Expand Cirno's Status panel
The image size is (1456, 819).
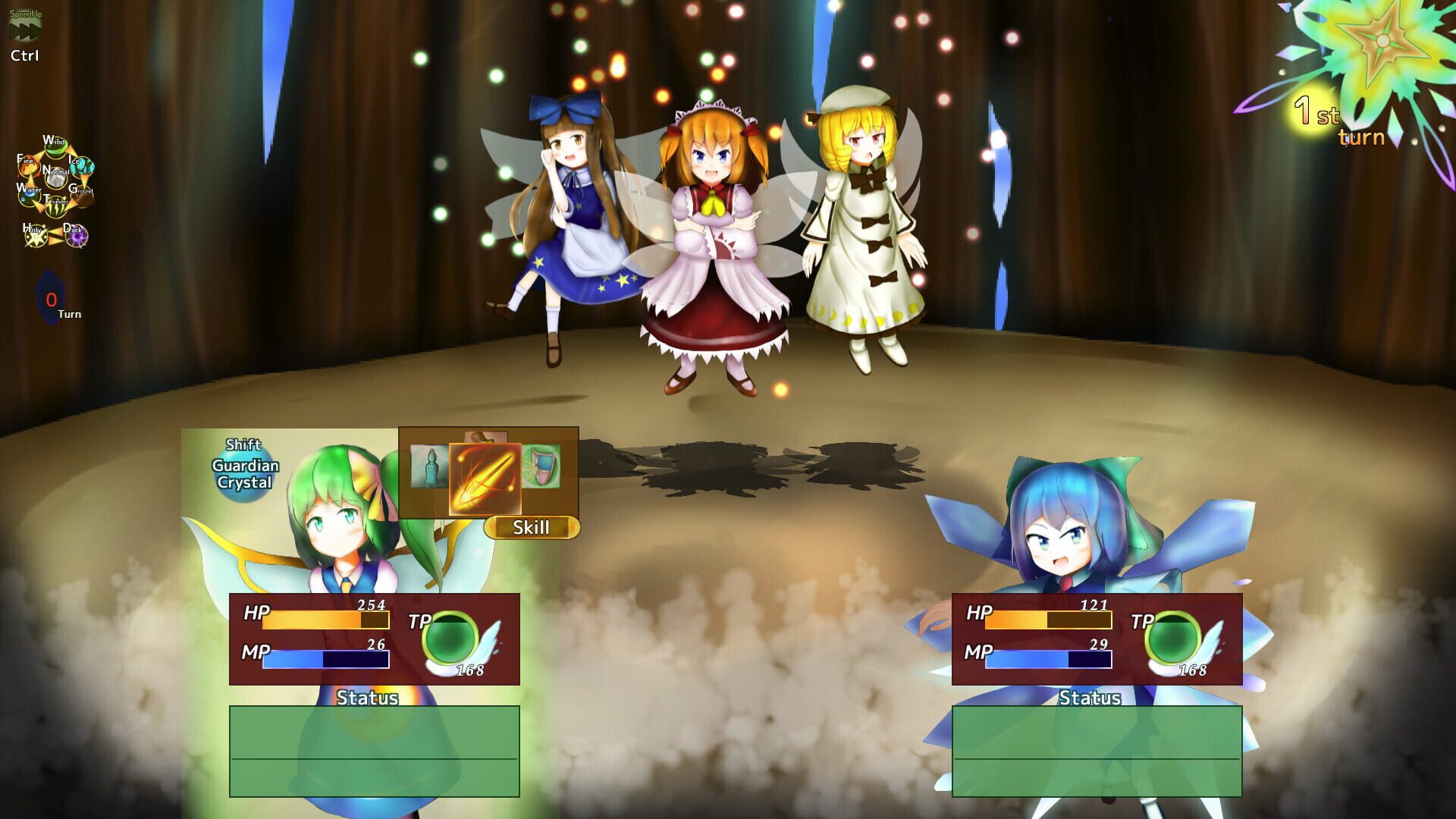pyautogui.click(x=1092, y=699)
